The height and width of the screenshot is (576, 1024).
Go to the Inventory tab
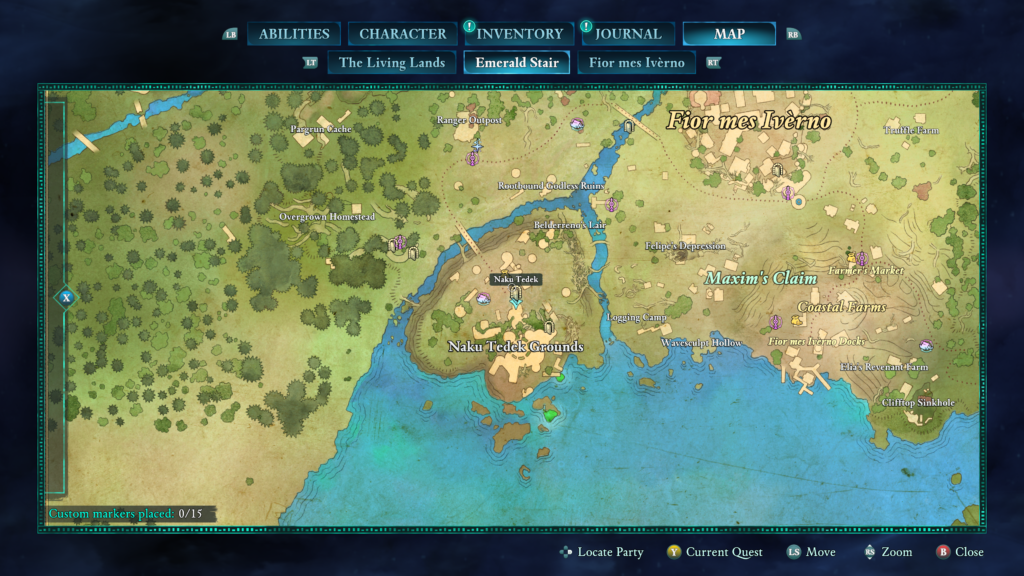point(518,34)
